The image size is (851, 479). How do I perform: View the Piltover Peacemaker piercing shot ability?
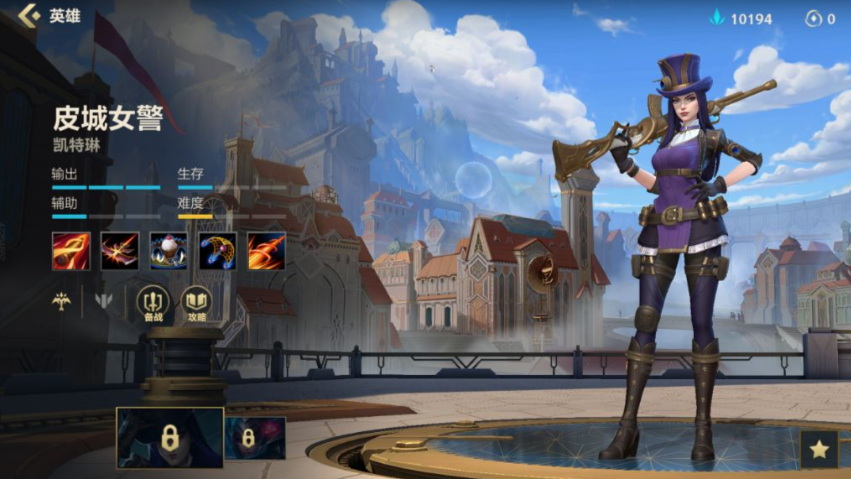pos(120,251)
